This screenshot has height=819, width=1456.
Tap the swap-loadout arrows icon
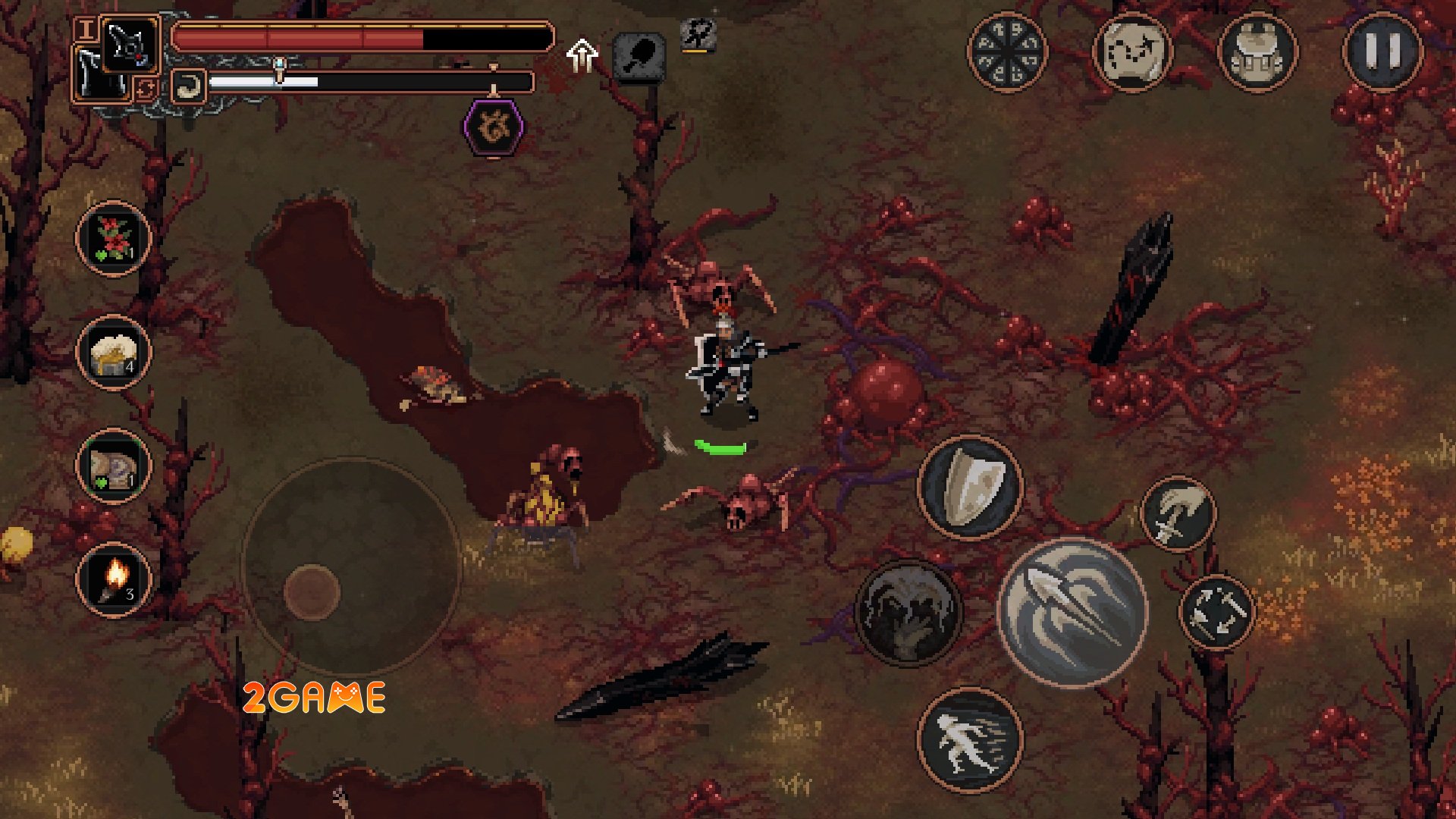click(145, 89)
